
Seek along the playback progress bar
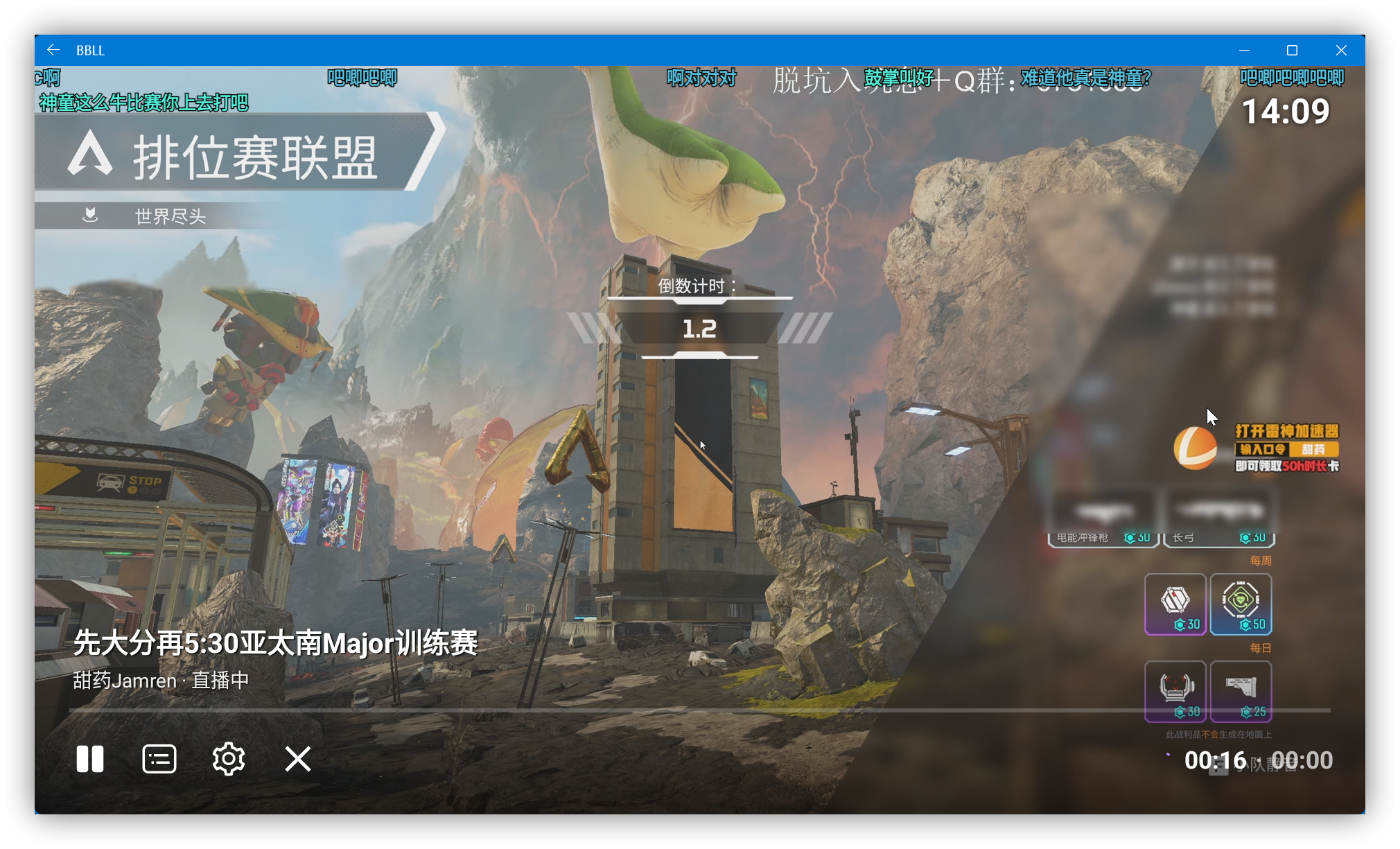[485, 710]
